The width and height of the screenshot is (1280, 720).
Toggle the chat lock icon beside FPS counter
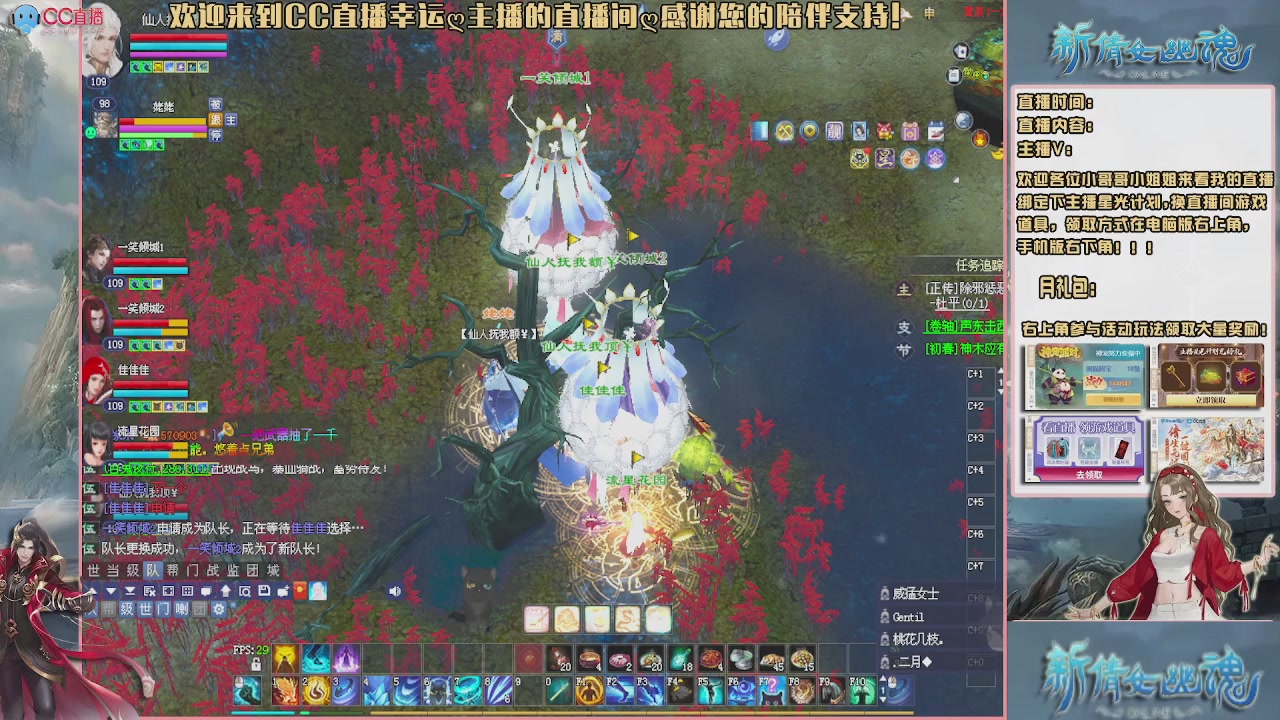coord(258,665)
